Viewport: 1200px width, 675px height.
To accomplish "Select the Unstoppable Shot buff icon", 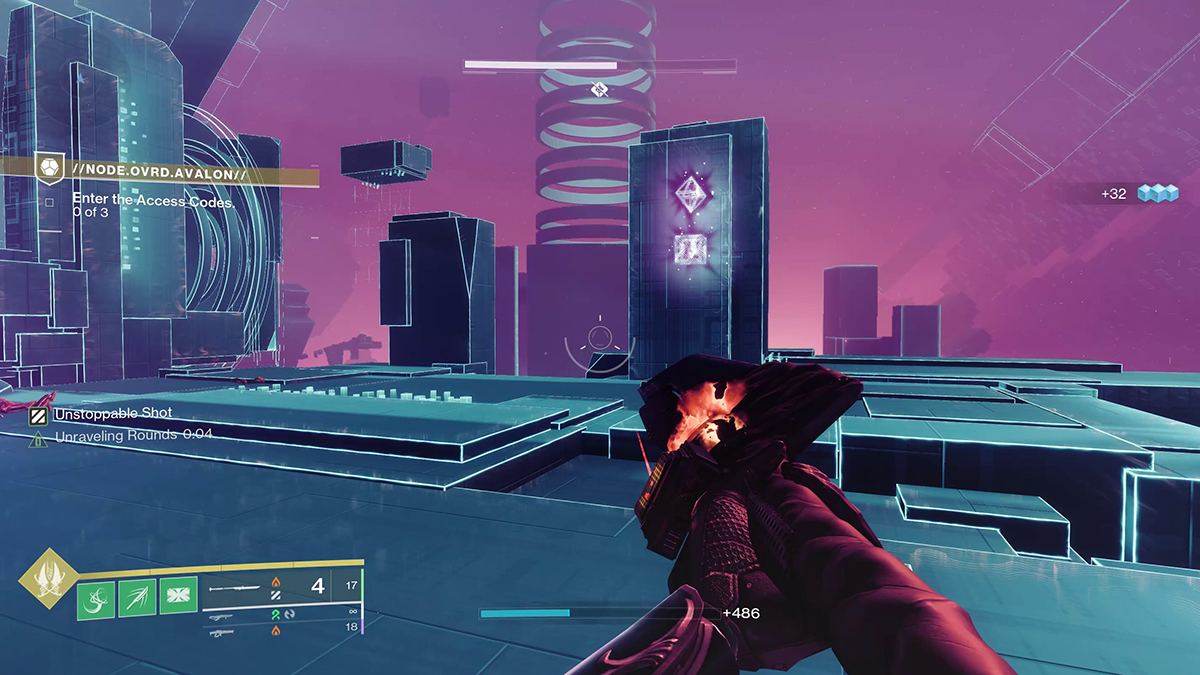I will (x=38, y=413).
